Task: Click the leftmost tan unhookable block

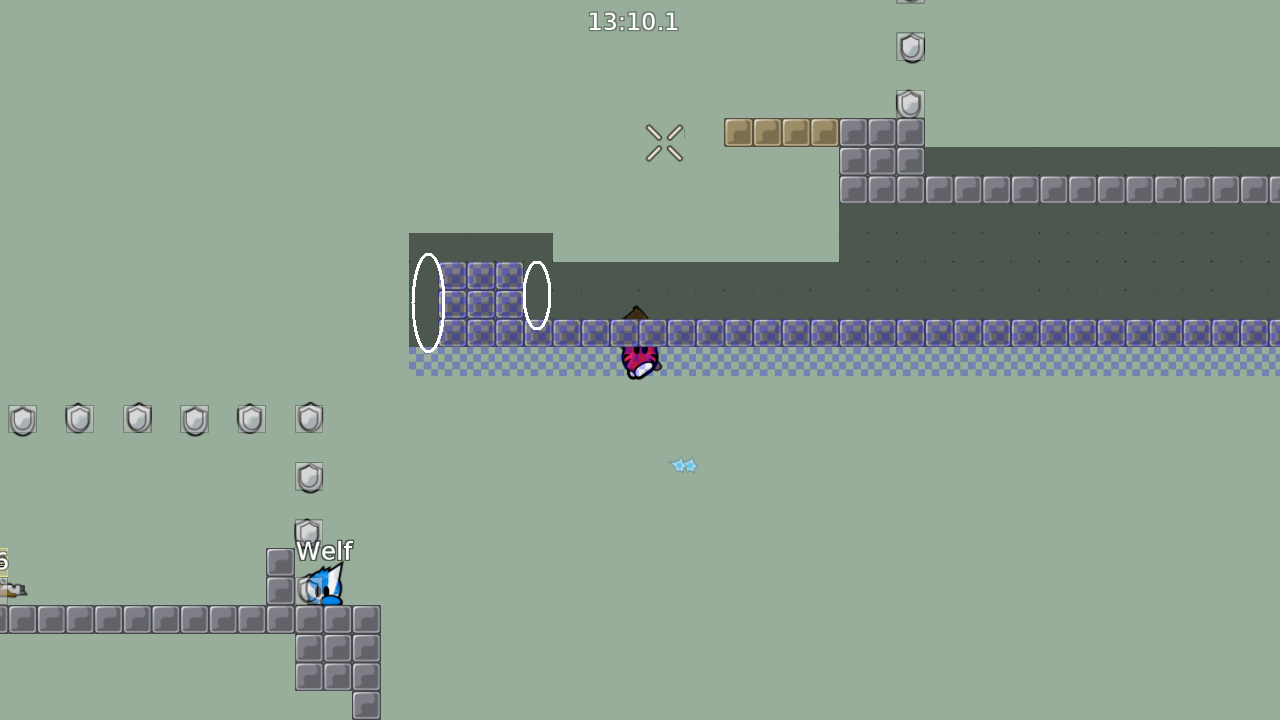Action: coord(737,131)
